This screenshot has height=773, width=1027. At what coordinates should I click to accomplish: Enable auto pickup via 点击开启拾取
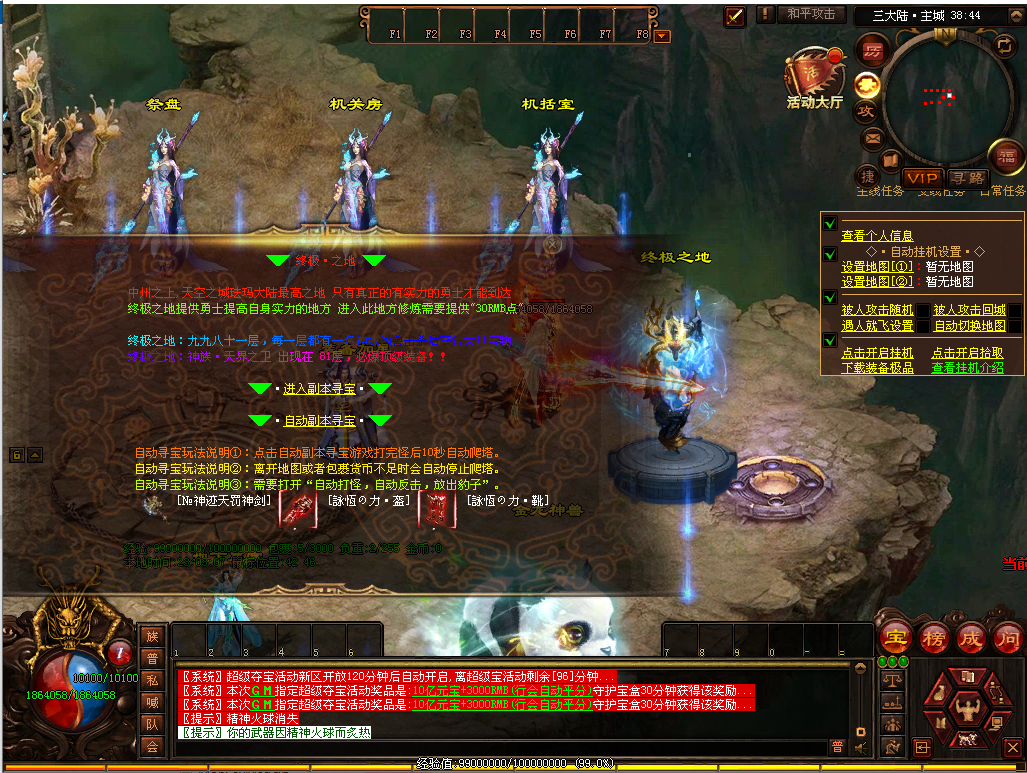point(967,353)
